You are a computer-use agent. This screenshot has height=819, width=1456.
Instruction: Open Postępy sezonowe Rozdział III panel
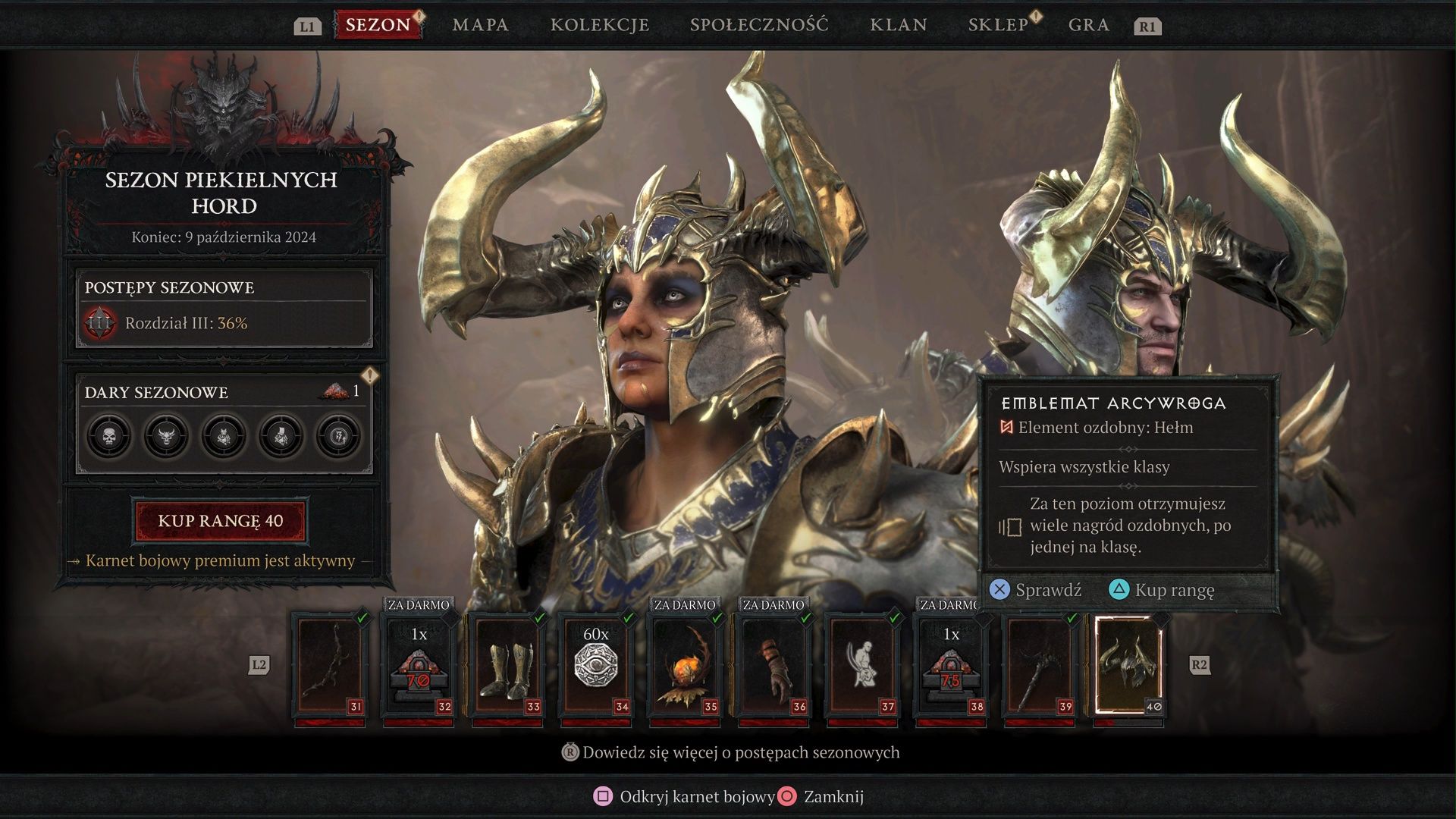(x=224, y=309)
